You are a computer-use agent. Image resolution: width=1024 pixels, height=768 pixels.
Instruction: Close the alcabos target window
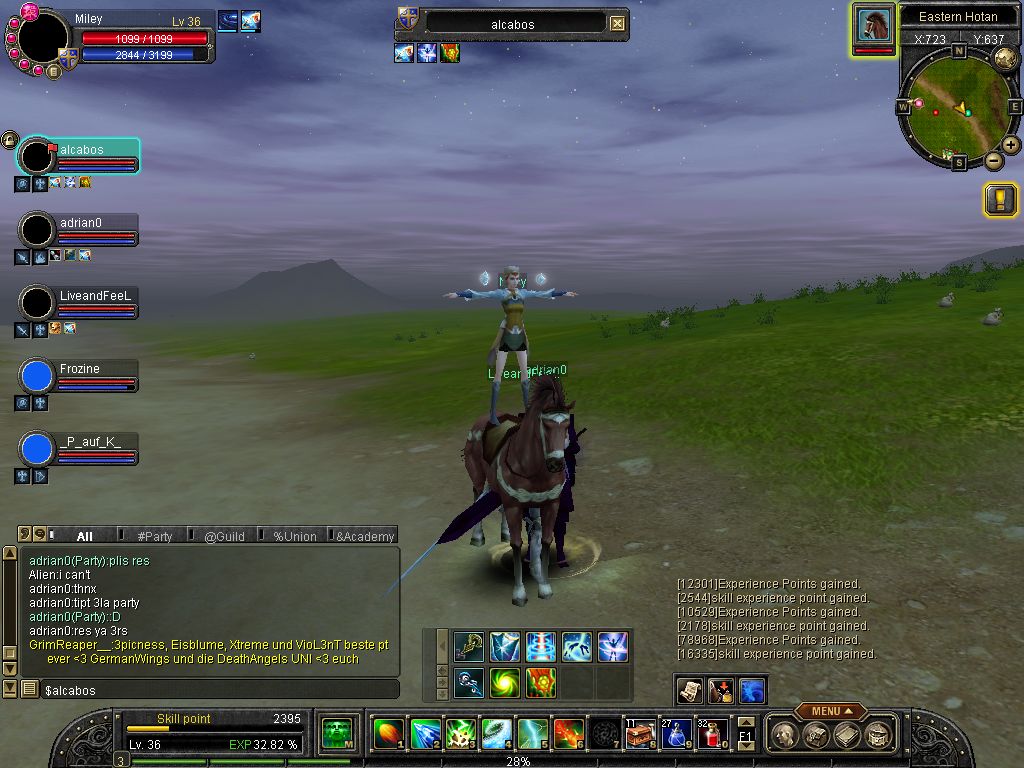pos(618,23)
